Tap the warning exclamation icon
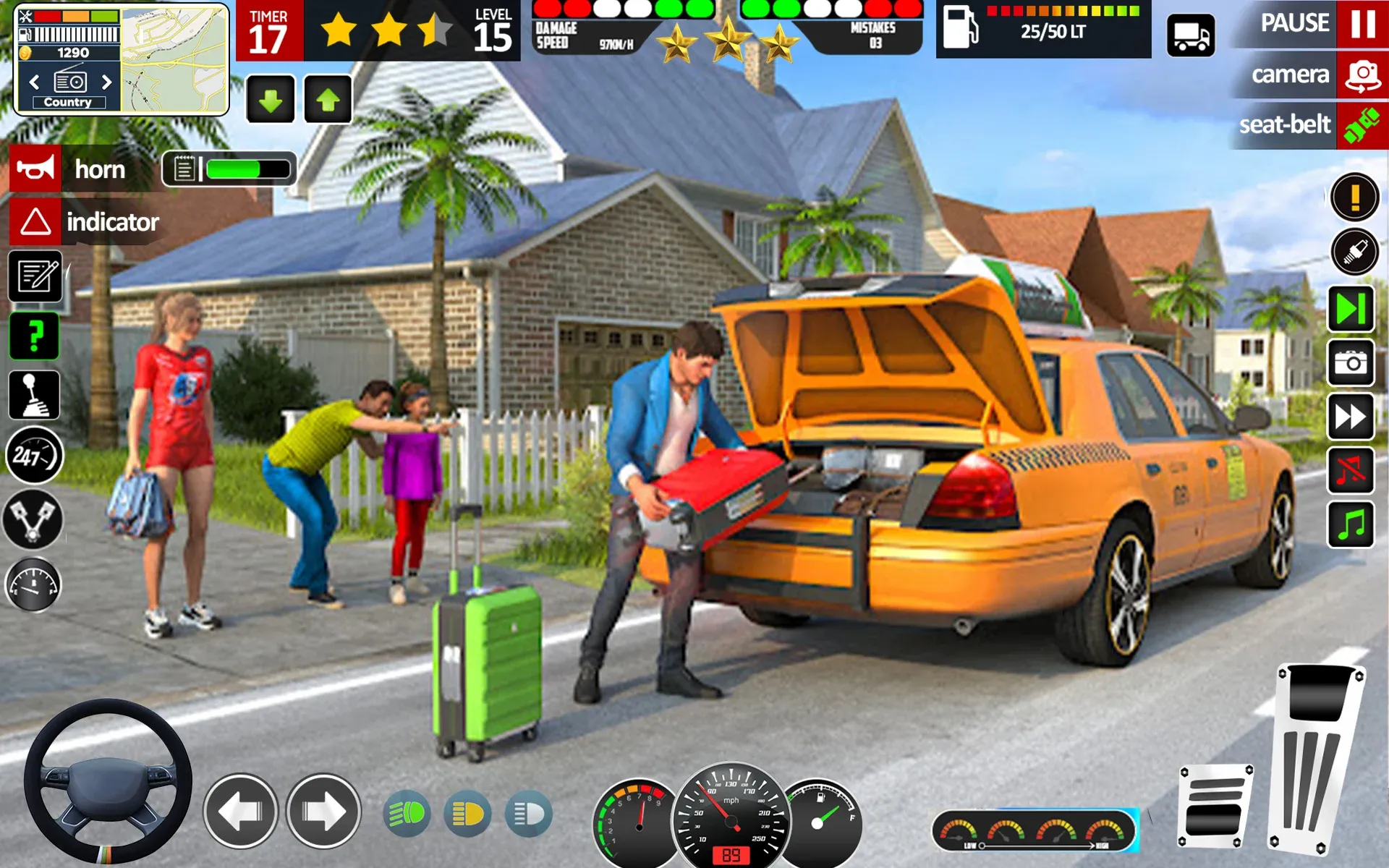The height and width of the screenshot is (868, 1389). 1356,198
